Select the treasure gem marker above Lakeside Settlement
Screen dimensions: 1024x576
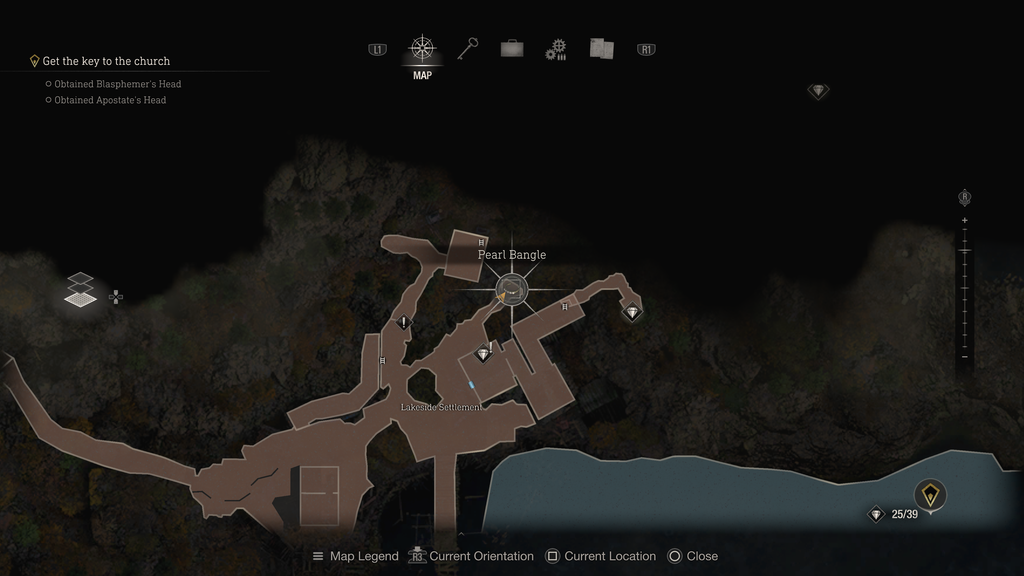(484, 354)
